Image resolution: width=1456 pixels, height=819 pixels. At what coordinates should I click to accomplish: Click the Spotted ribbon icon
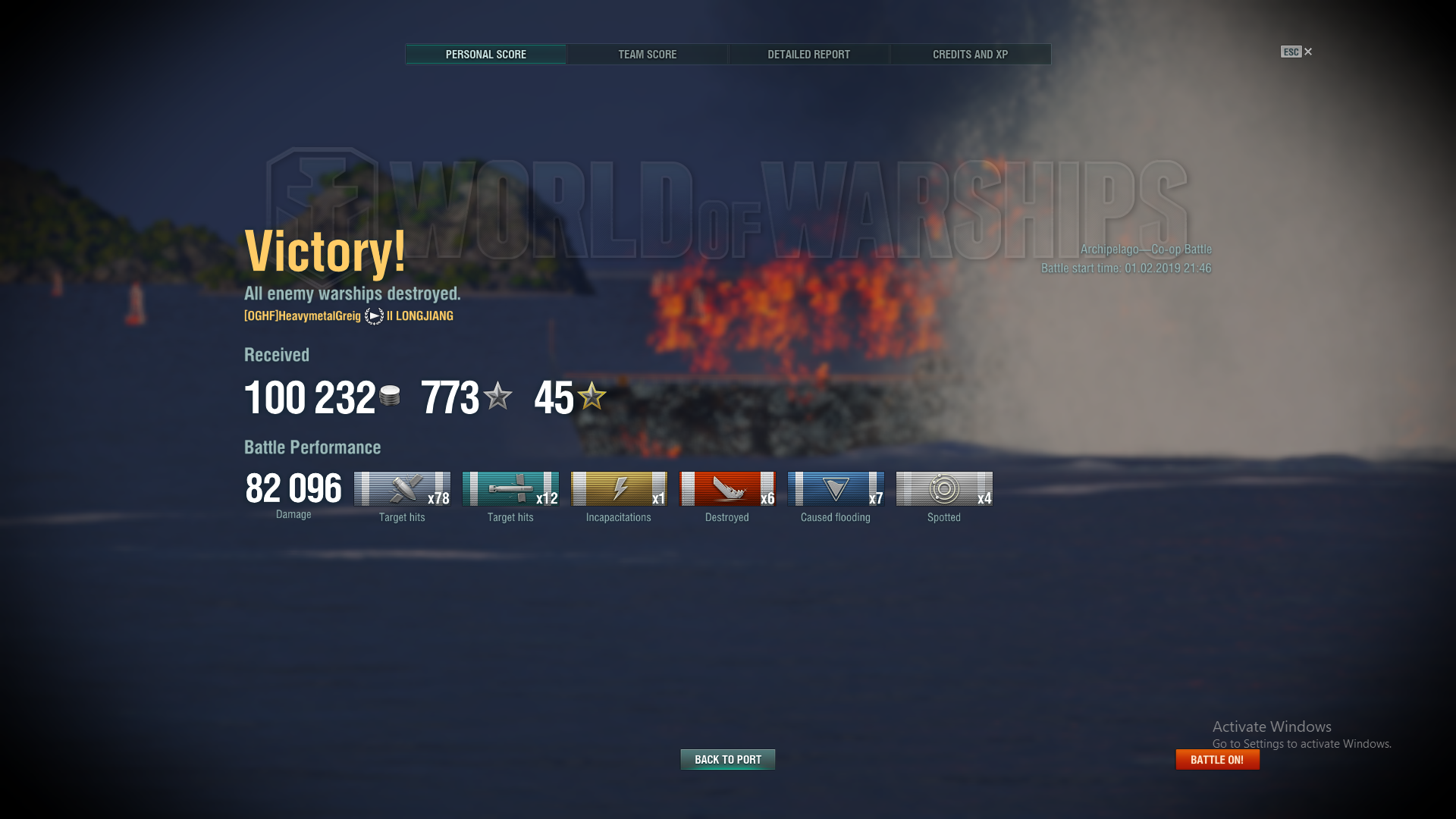pos(943,489)
